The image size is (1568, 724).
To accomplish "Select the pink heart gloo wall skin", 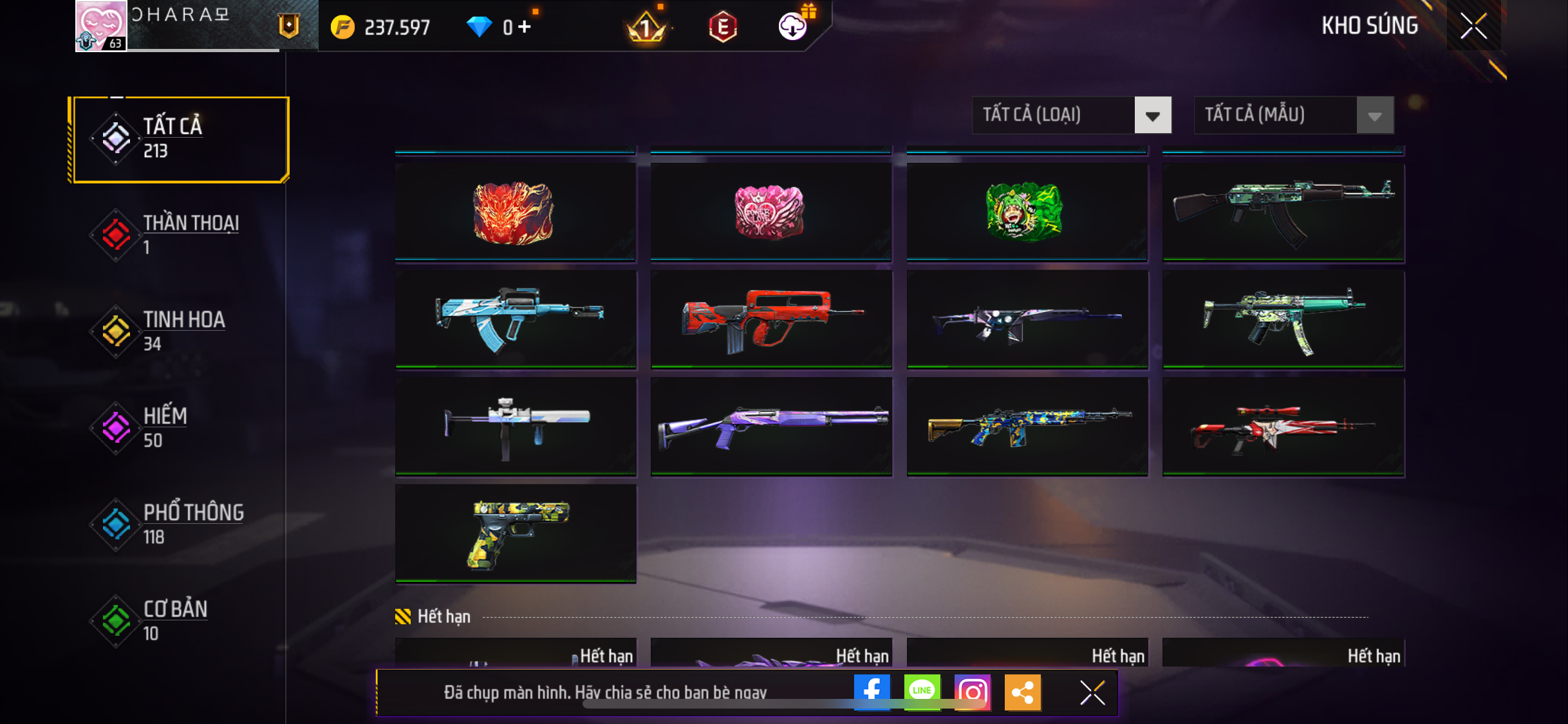I will pos(770,212).
